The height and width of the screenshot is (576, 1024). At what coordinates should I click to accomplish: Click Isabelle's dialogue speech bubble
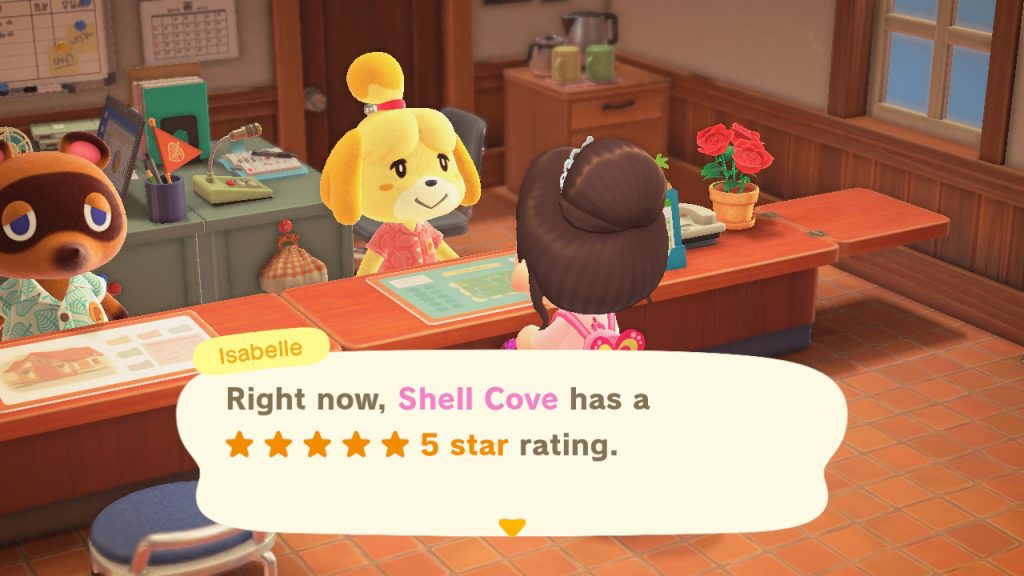[x=510, y=440]
